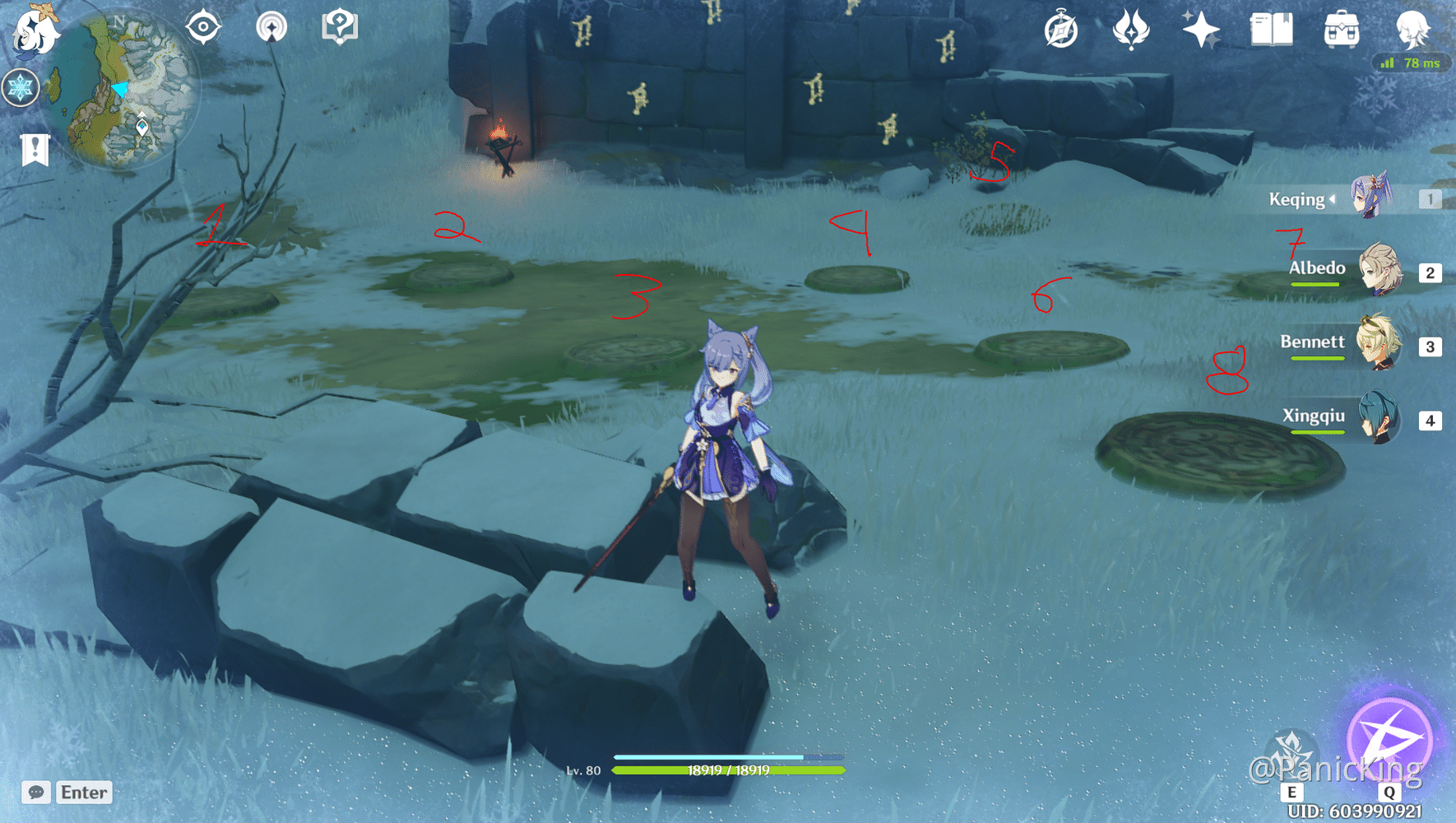Open chat via the speech bubble icon
Viewport: 1456px width, 823px height.
click(35, 793)
